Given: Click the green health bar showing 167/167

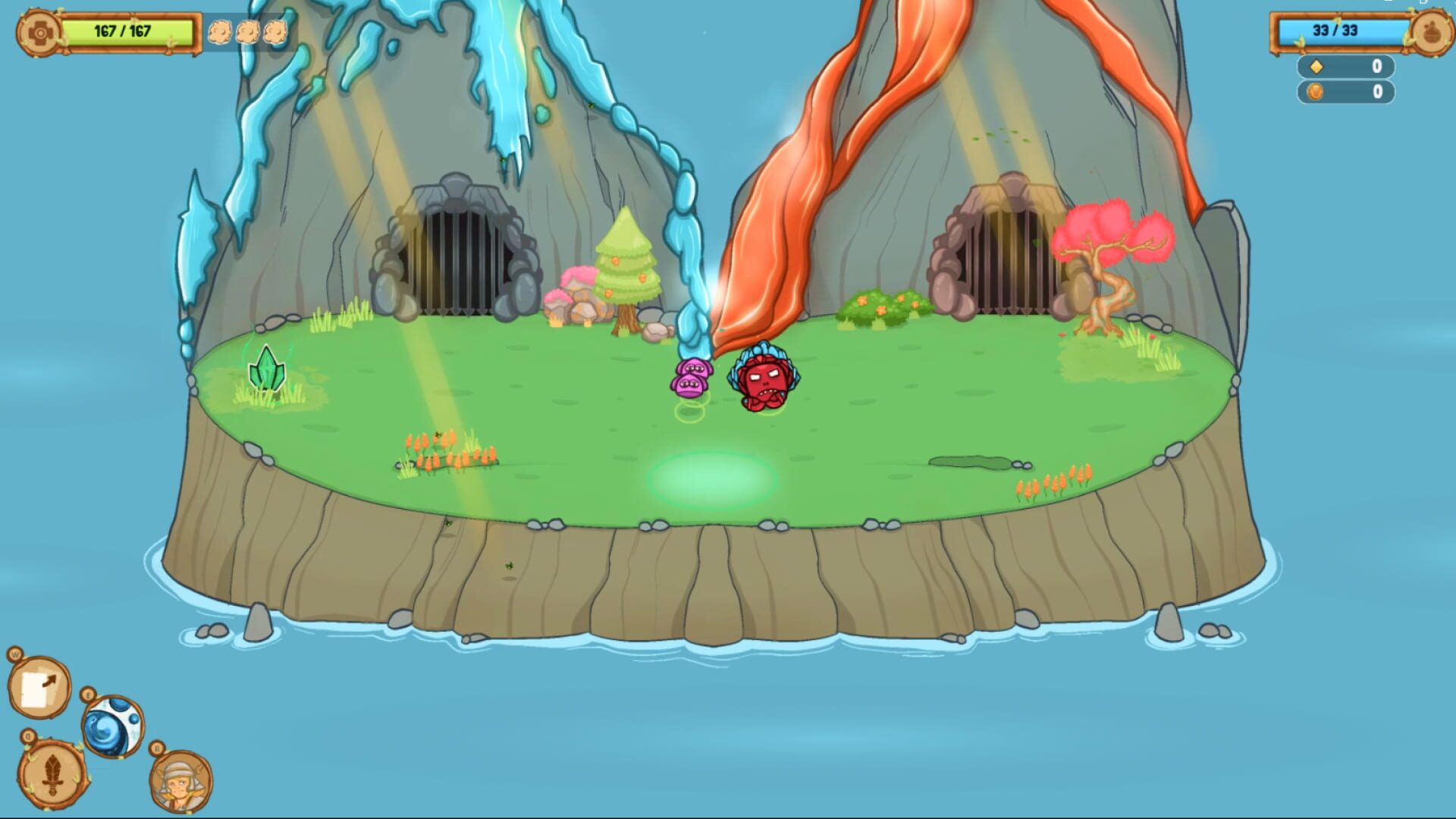Looking at the screenshot, I should [x=129, y=30].
